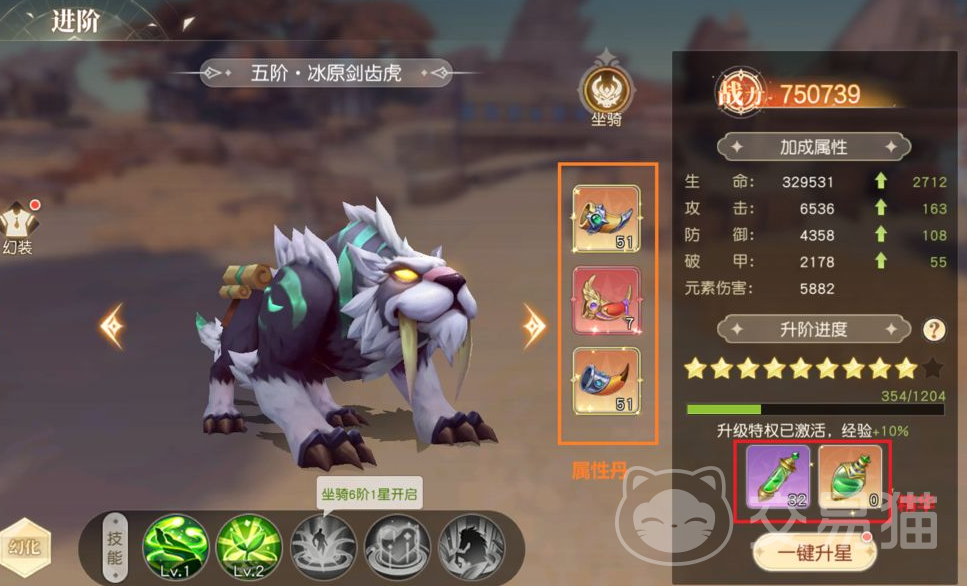Image resolution: width=967 pixels, height=586 pixels.
Task: Toggle the 技能 skills label
Action: coord(116,546)
